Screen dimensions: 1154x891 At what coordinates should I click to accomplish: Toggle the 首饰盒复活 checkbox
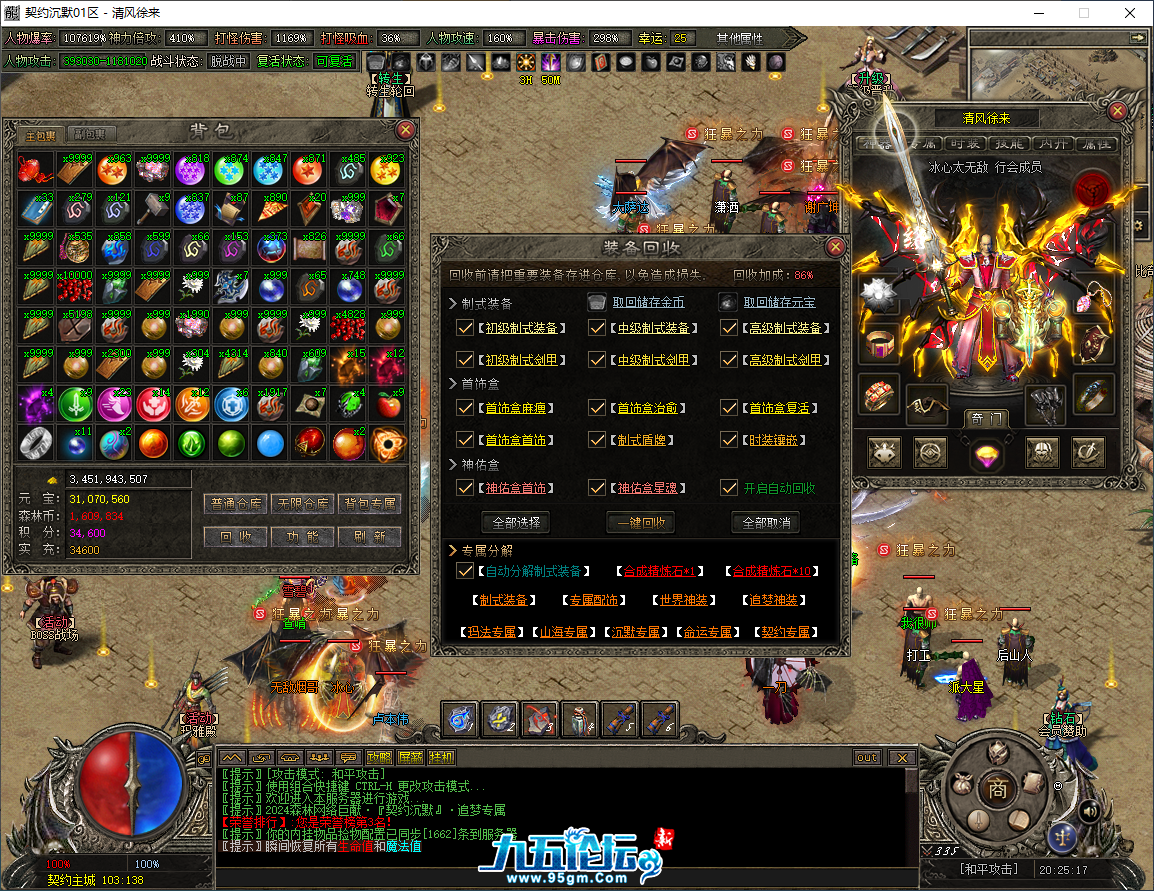pyautogui.click(x=730, y=408)
